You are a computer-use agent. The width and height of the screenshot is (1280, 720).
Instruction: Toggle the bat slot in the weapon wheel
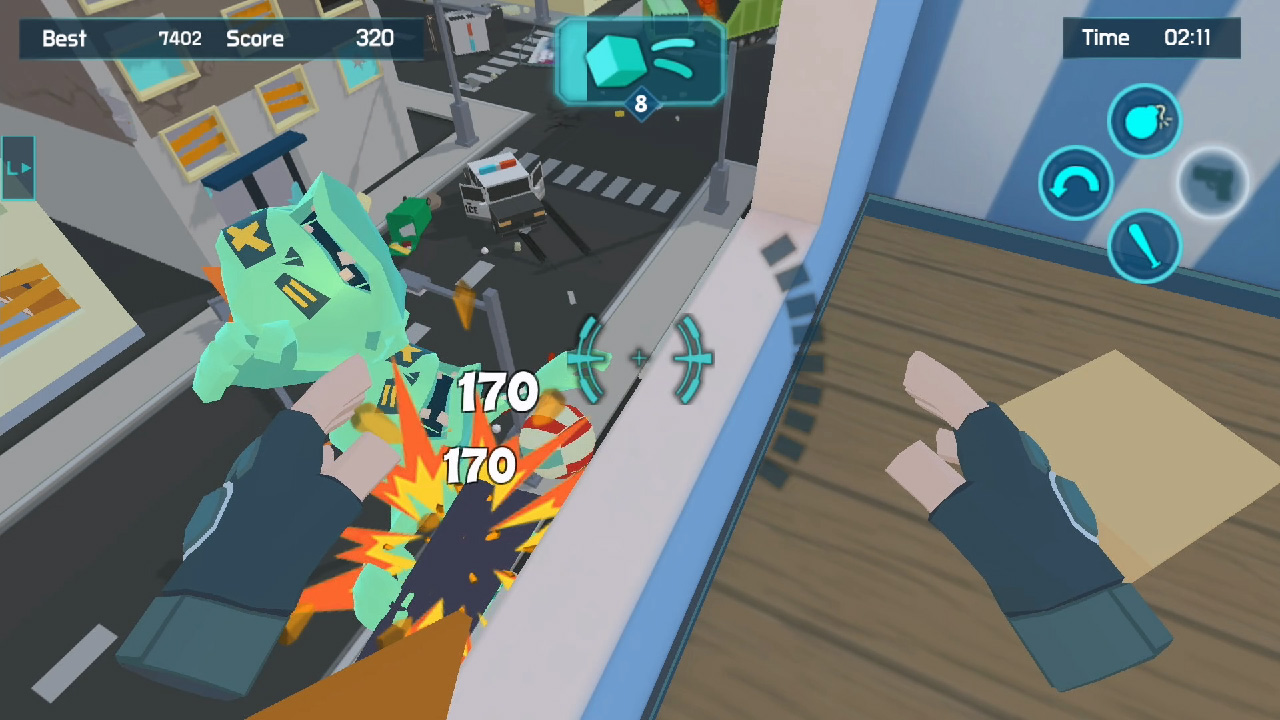pyautogui.click(x=1144, y=246)
